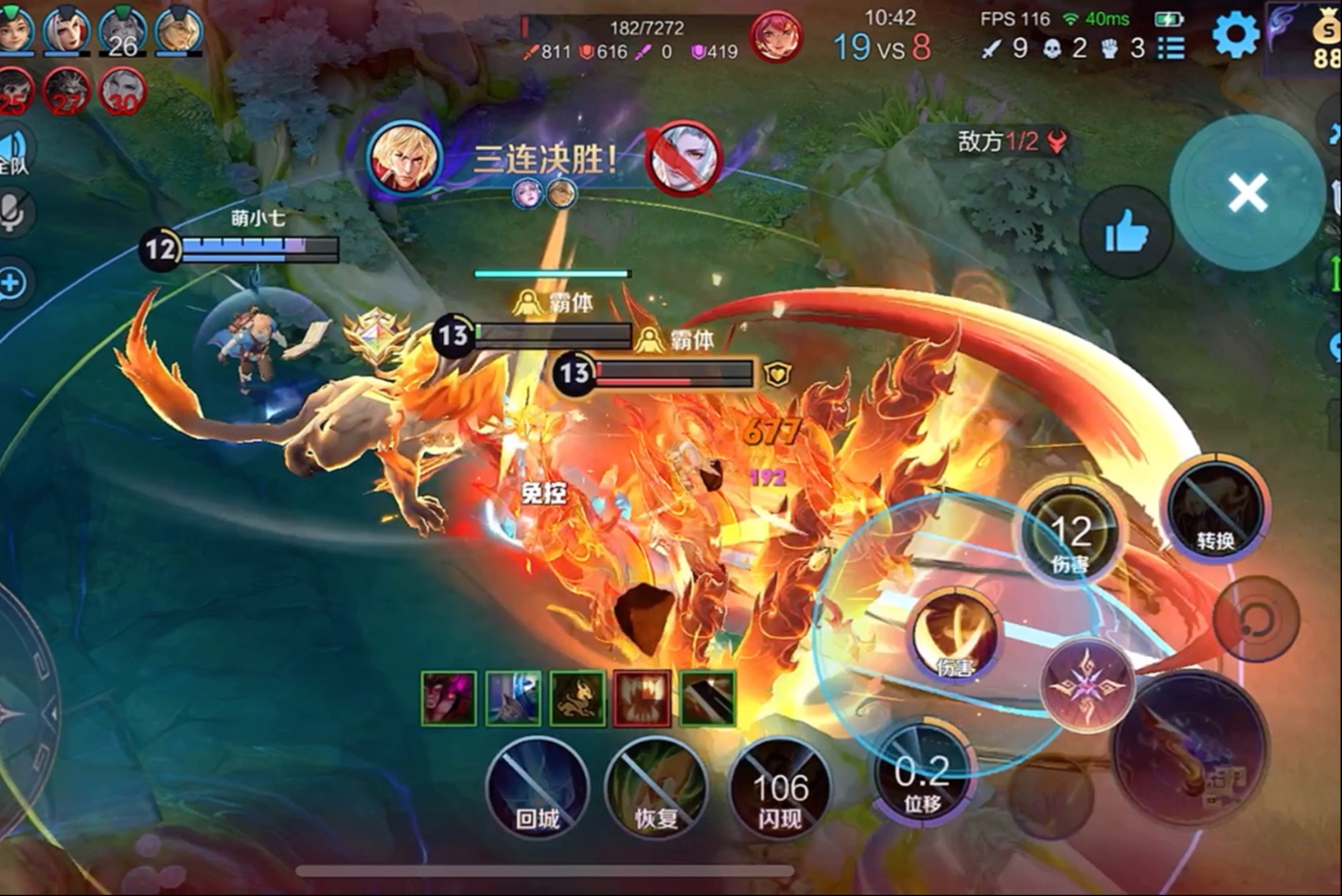The height and width of the screenshot is (896, 1342).
Task: Cast the 伤害 skill on 12 cooldown
Action: (x=1070, y=535)
